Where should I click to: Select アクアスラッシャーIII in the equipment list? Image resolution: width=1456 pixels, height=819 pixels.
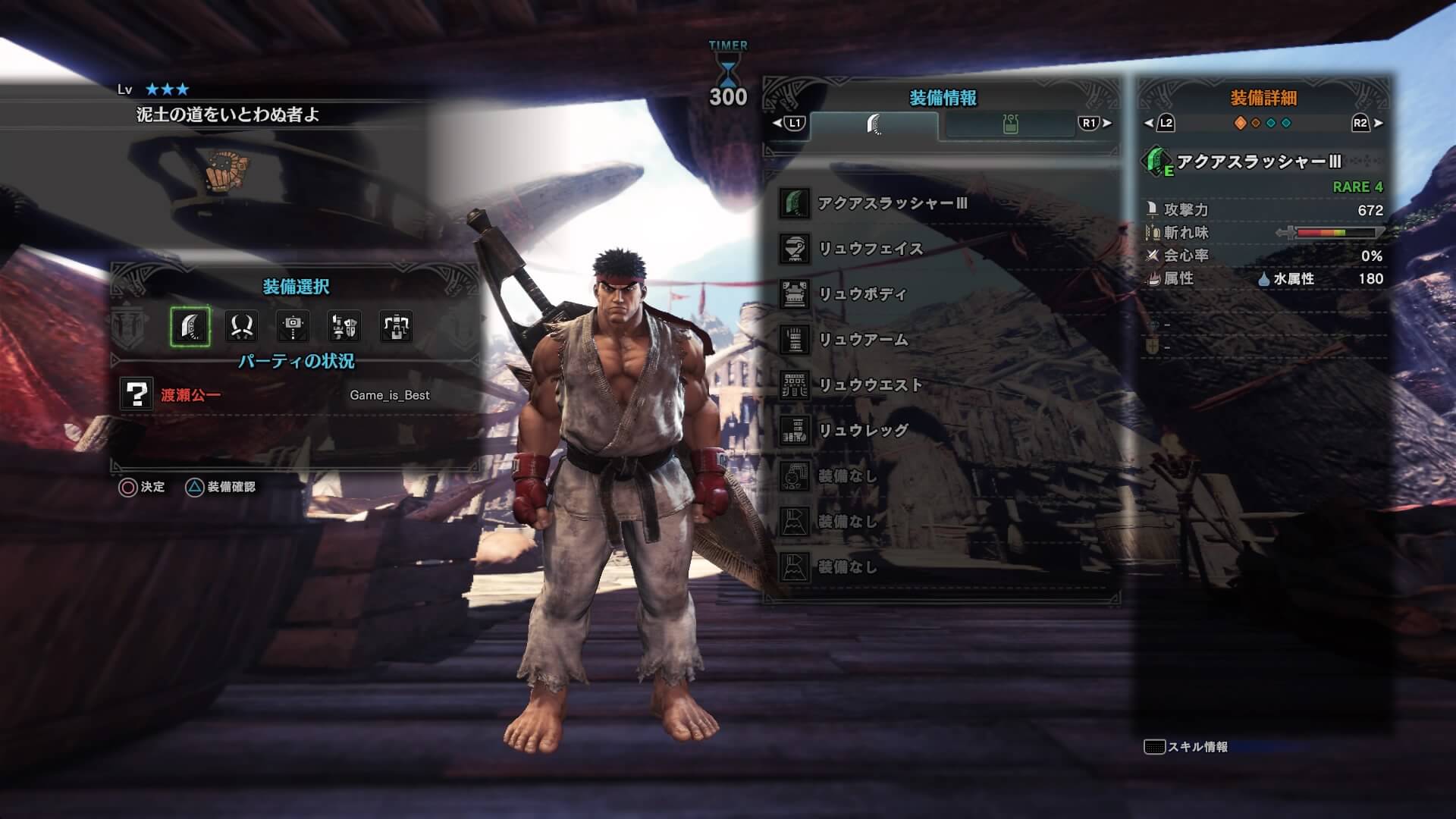pos(892,204)
